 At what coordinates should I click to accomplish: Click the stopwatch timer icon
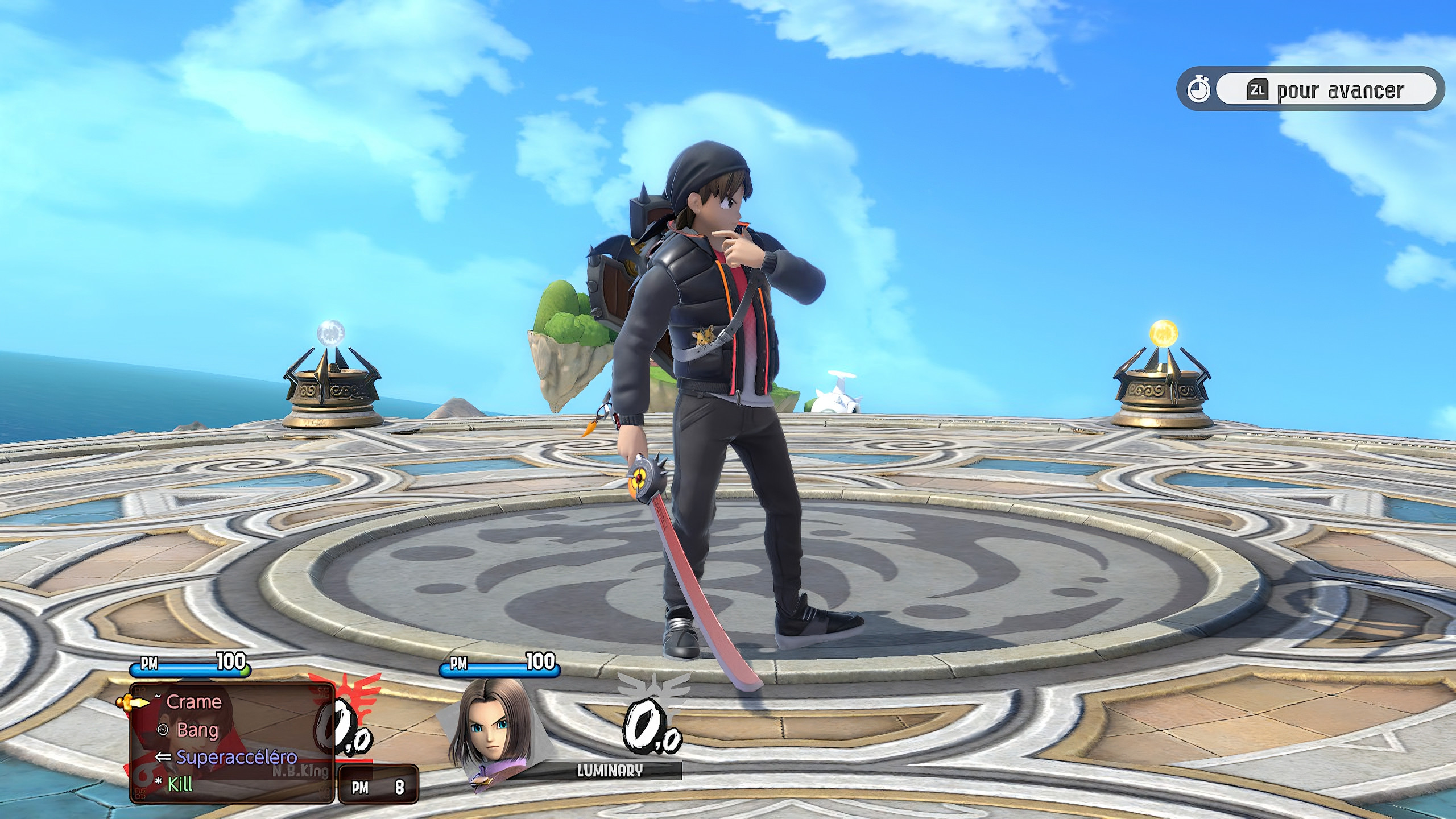click(x=1199, y=88)
